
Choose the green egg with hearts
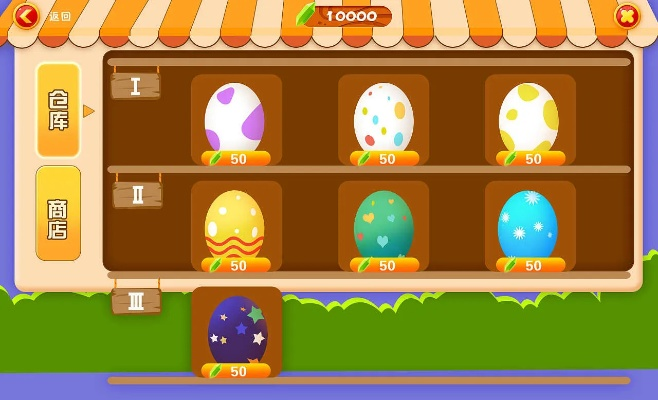[383, 225]
